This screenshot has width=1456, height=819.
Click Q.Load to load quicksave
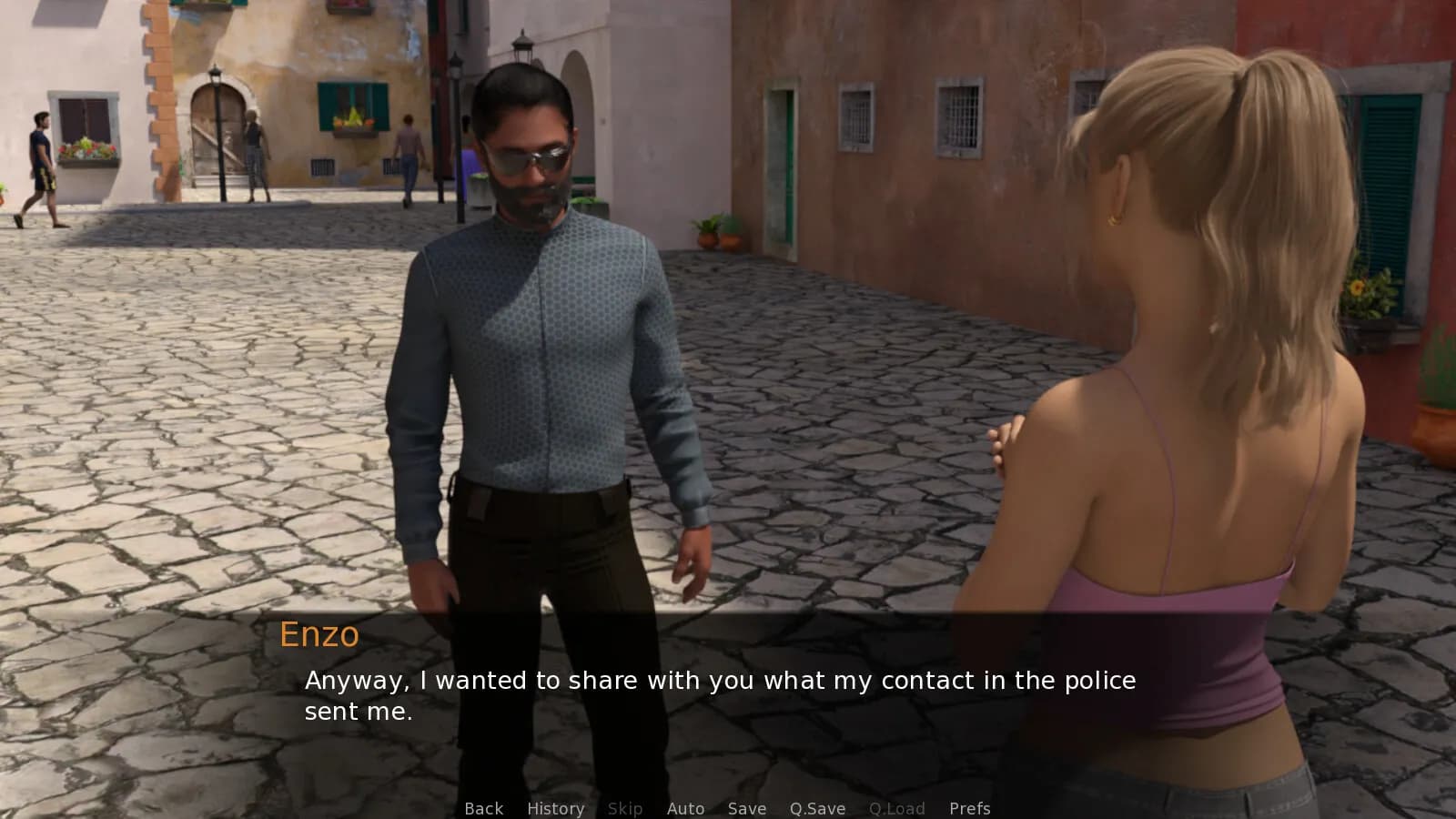click(897, 808)
